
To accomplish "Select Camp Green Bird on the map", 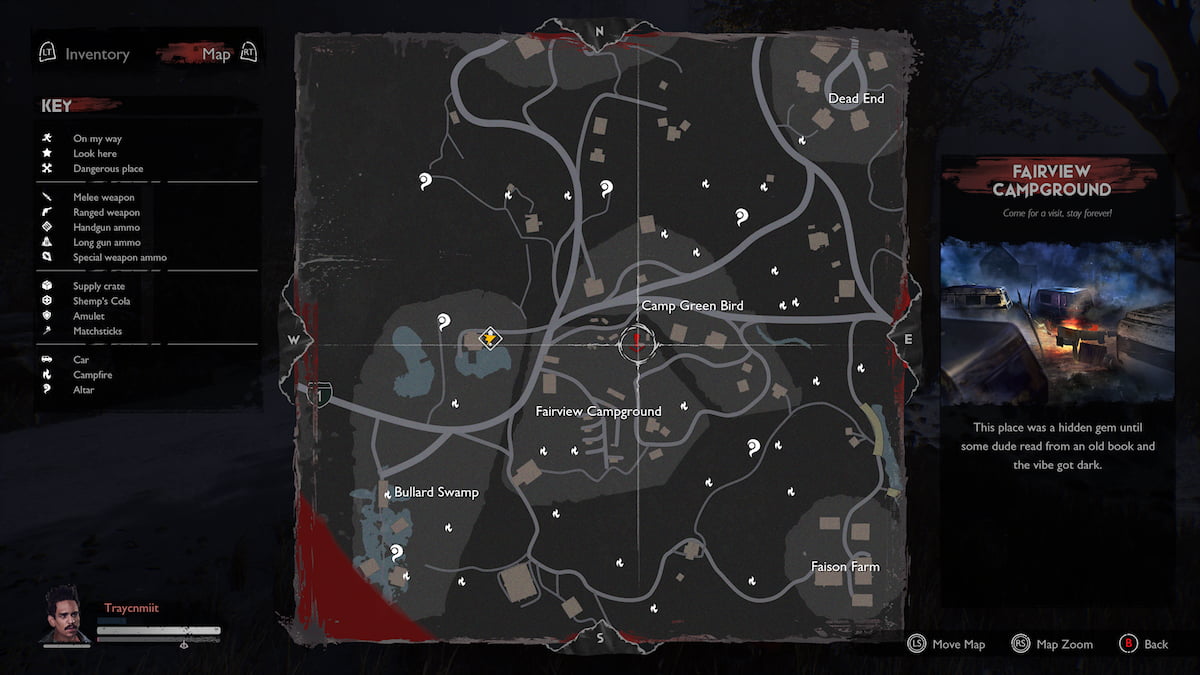I will point(692,305).
